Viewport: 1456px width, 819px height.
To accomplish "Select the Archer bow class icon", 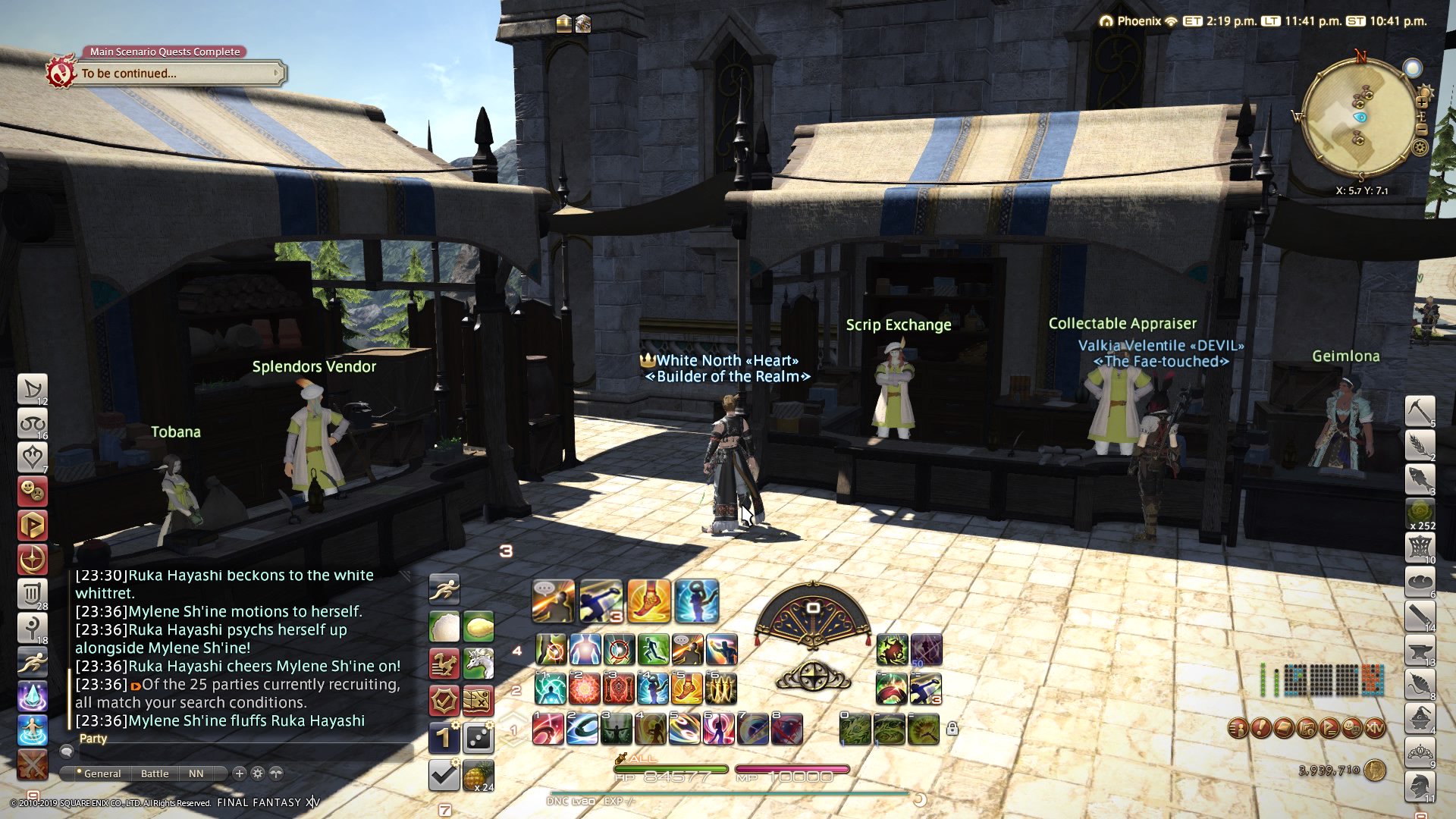I will click(32, 389).
